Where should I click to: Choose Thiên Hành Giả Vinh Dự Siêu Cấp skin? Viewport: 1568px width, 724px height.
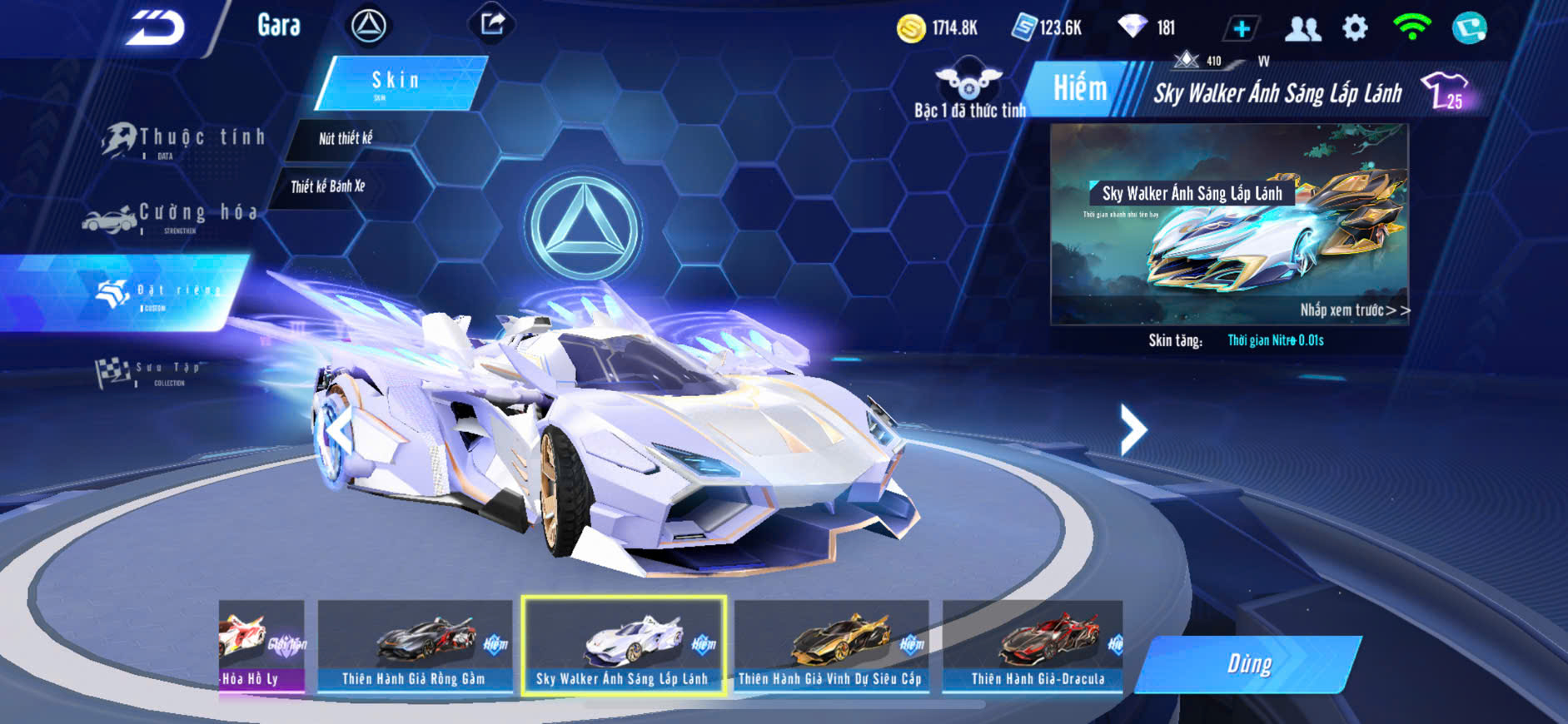point(831,647)
